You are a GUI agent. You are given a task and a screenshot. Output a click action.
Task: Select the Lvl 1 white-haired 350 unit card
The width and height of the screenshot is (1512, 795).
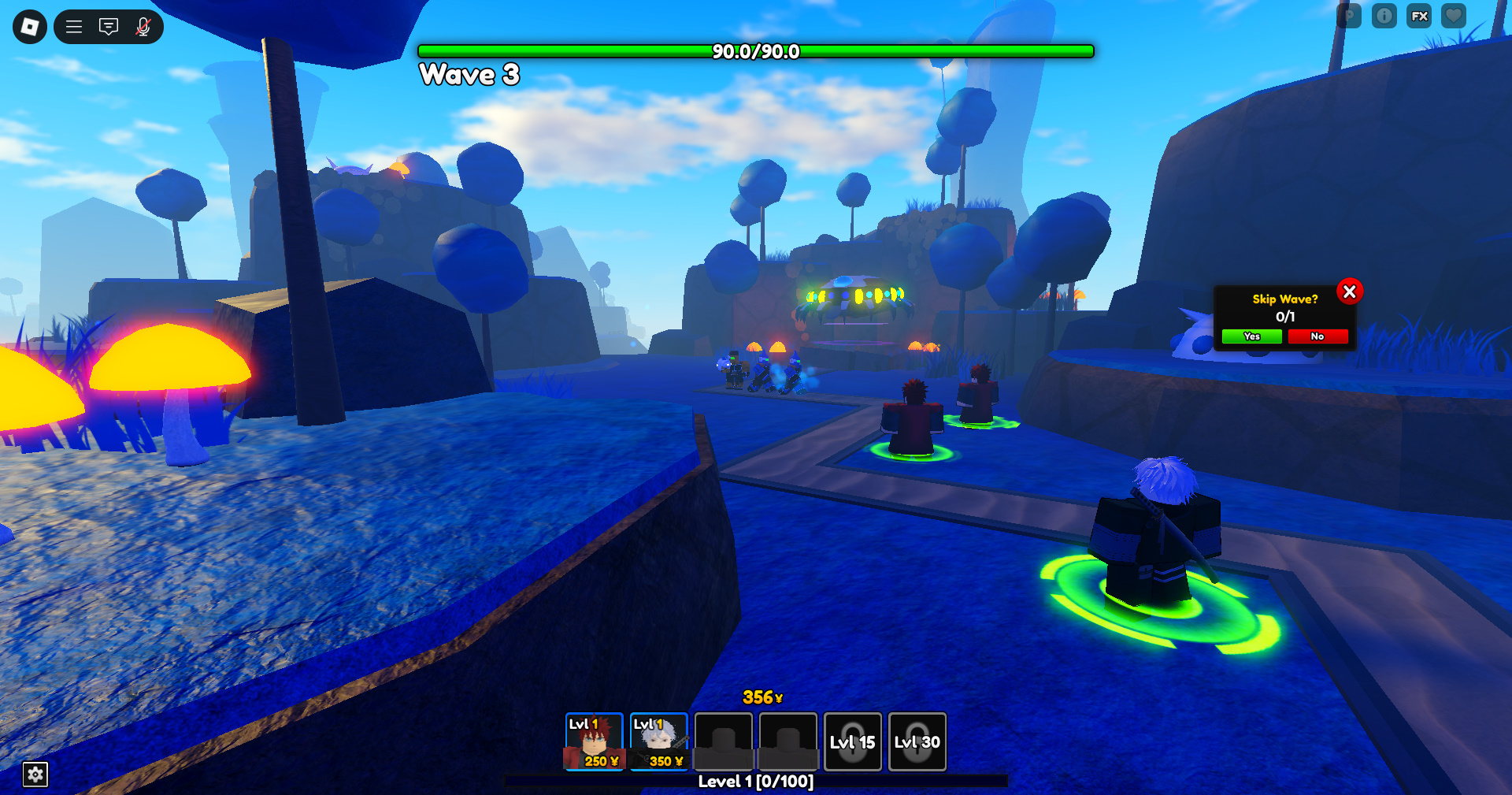[x=659, y=741]
